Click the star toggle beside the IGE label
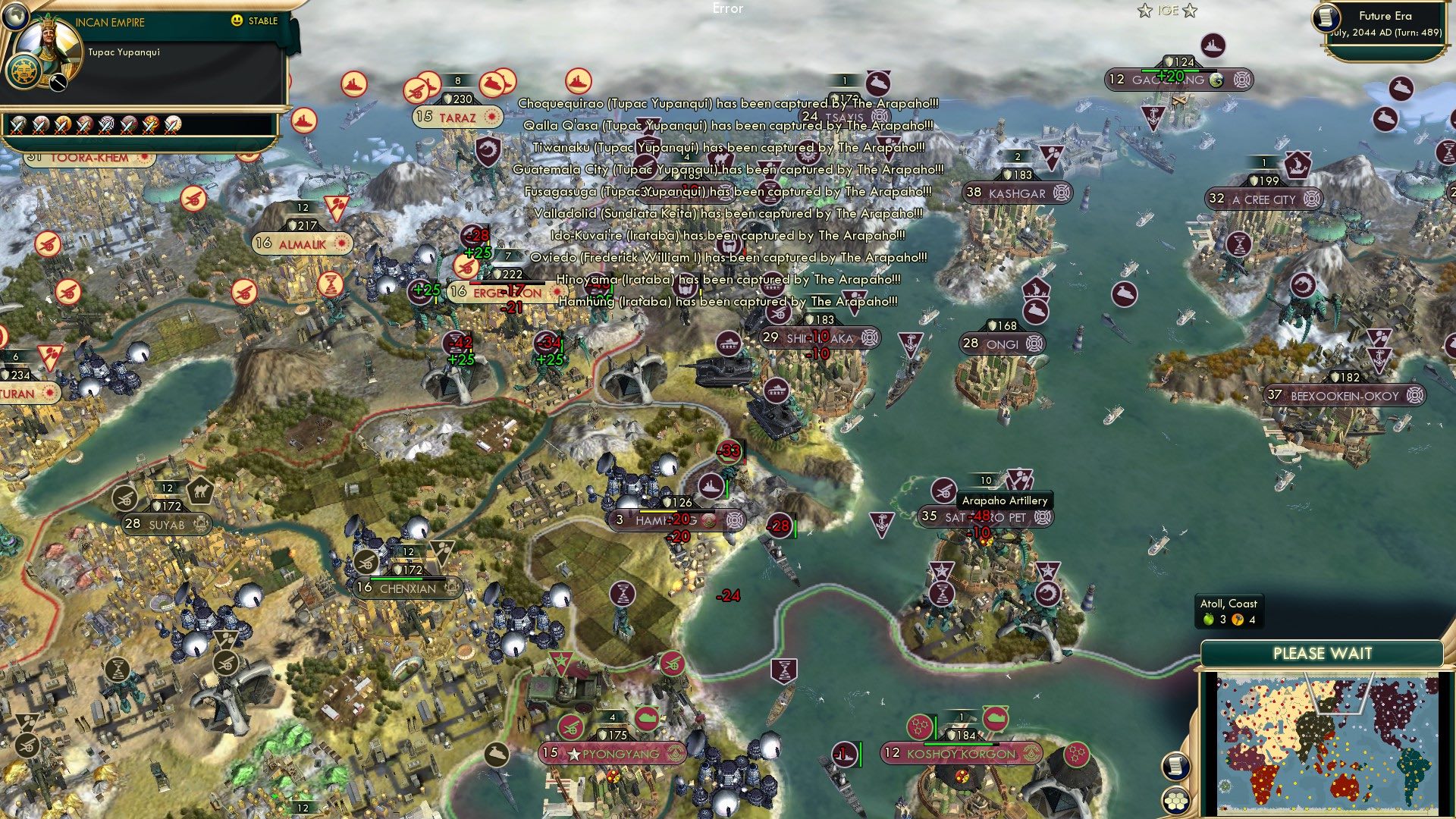1456x819 pixels. coord(1145,10)
